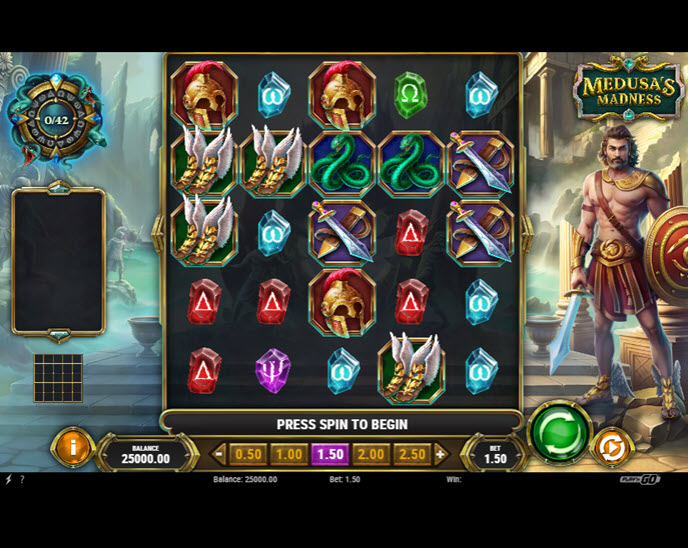Choose the 1.00 bet amount
Image resolution: width=688 pixels, height=548 pixels.
point(289,454)
